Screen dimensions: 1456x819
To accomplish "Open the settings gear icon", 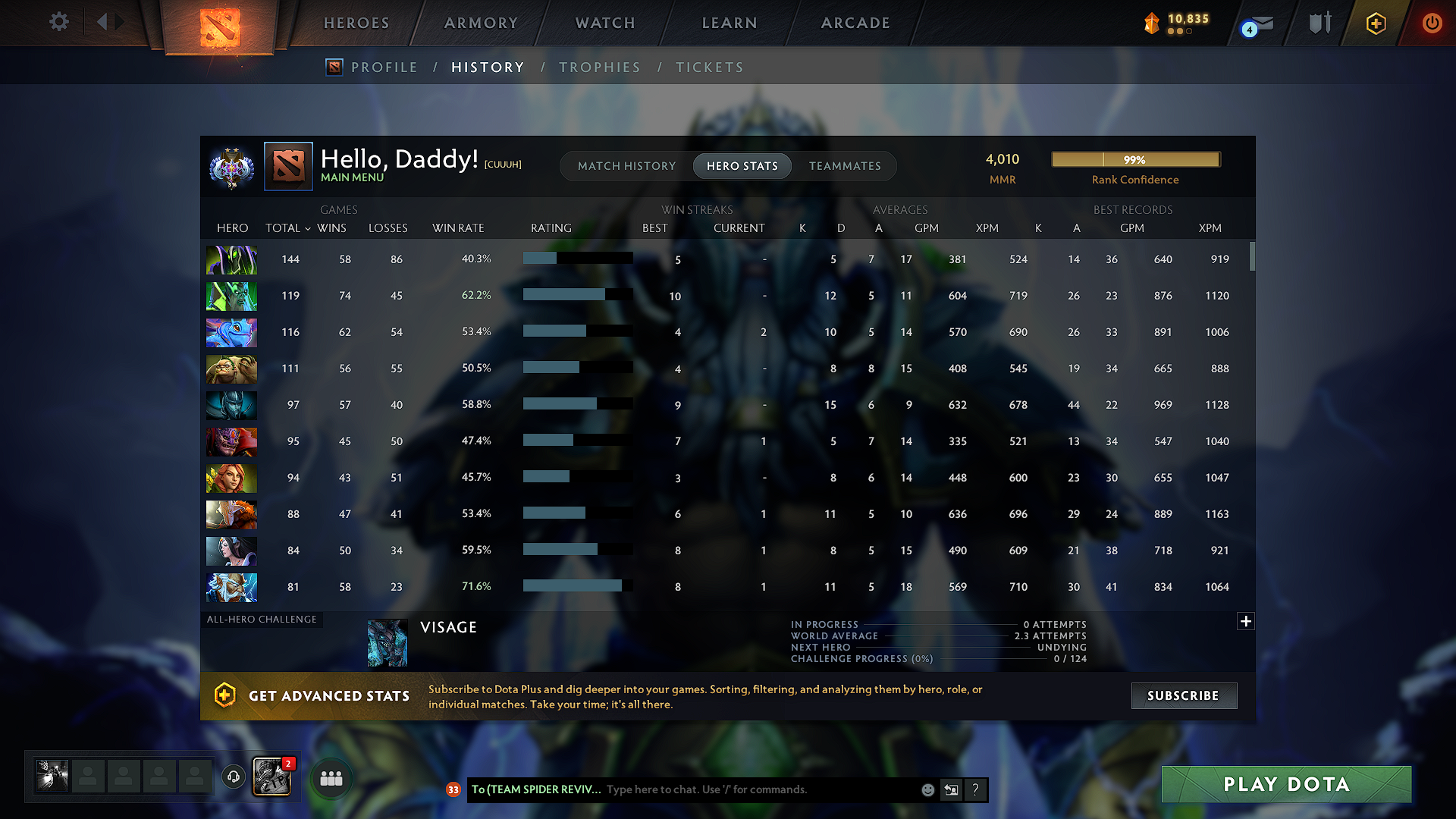I will coord(58,23).
